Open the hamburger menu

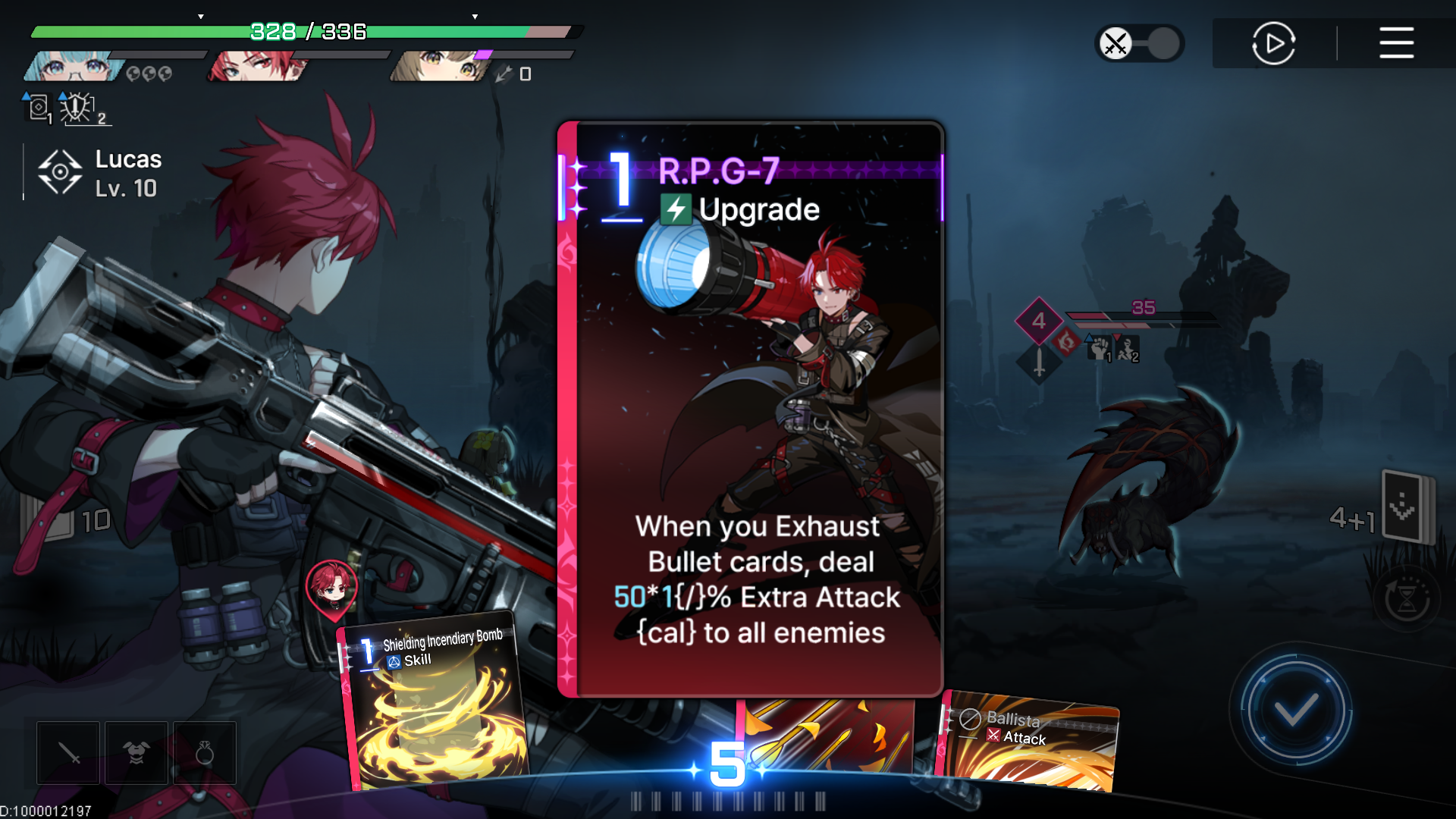point(1396,43)
